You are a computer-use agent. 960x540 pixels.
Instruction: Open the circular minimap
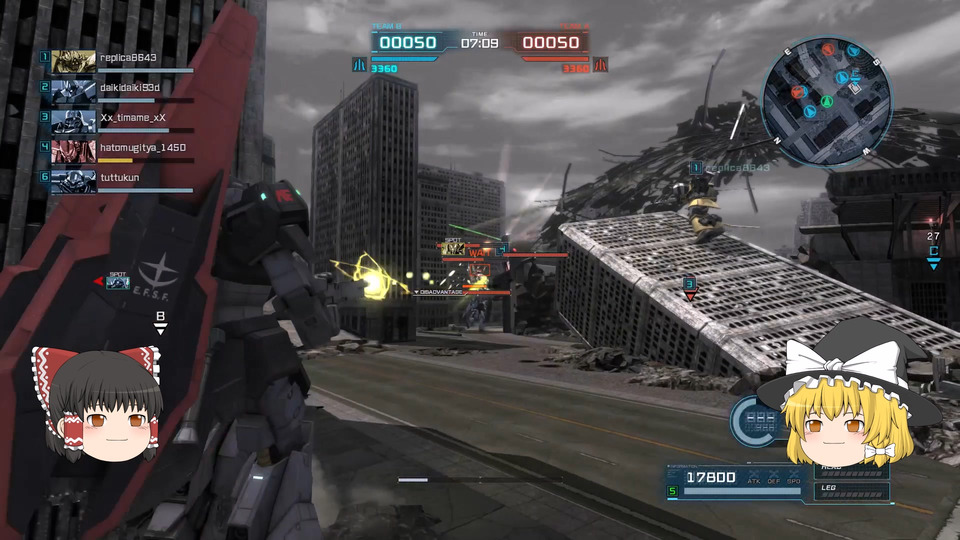pyautogui.click(x=826, y=101)
